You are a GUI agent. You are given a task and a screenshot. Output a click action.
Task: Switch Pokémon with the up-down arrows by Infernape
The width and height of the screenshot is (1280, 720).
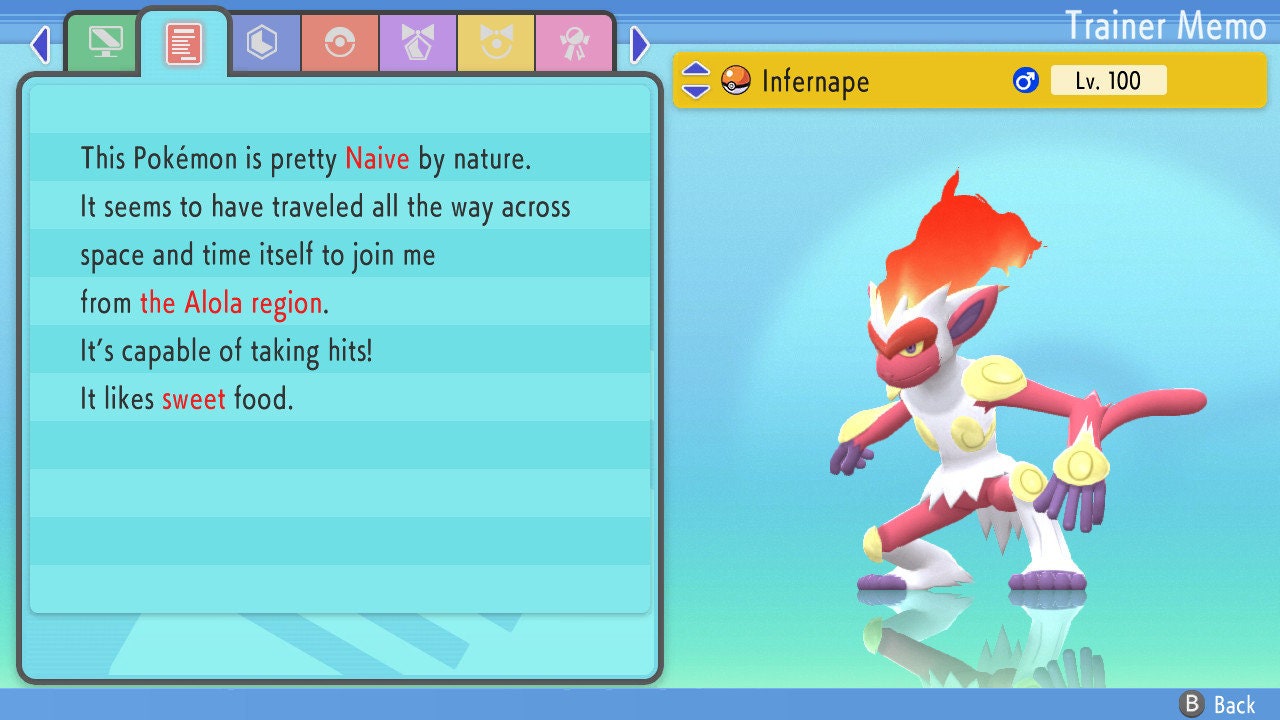[695, 80]
